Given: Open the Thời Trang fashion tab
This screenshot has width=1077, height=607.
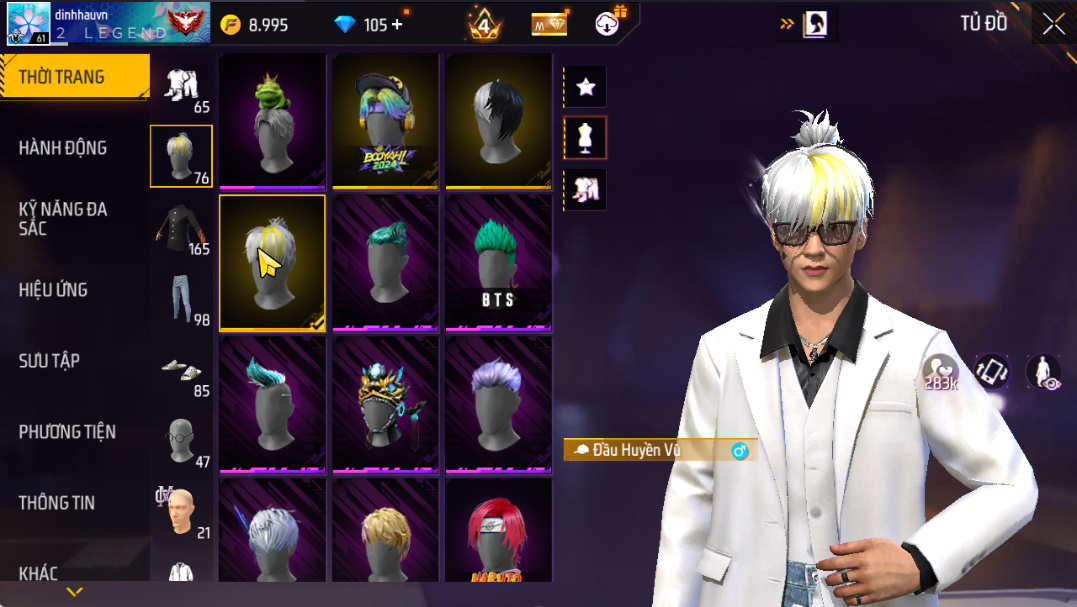Looking at the screenshot, I should tap(62, 77).
